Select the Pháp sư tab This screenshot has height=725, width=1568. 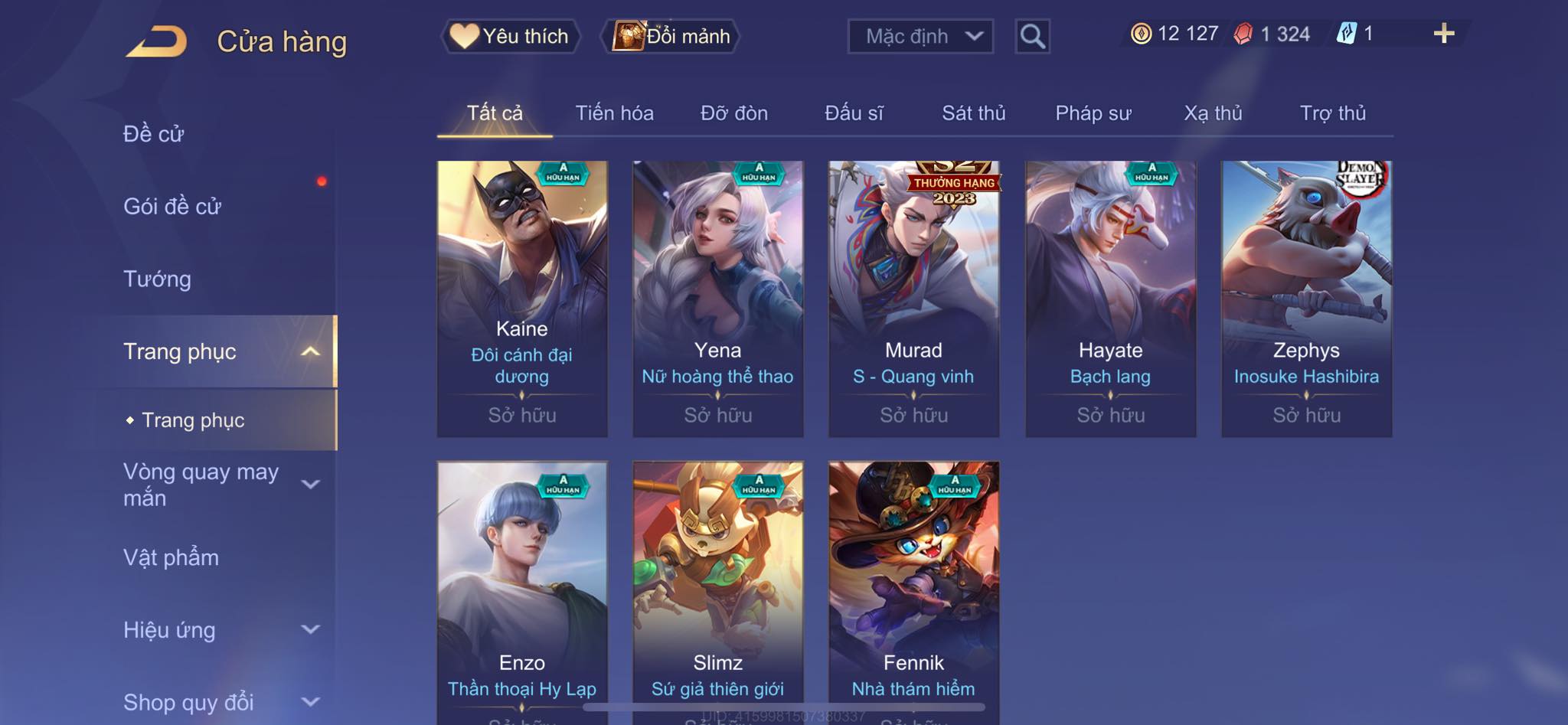(1093, 113)
